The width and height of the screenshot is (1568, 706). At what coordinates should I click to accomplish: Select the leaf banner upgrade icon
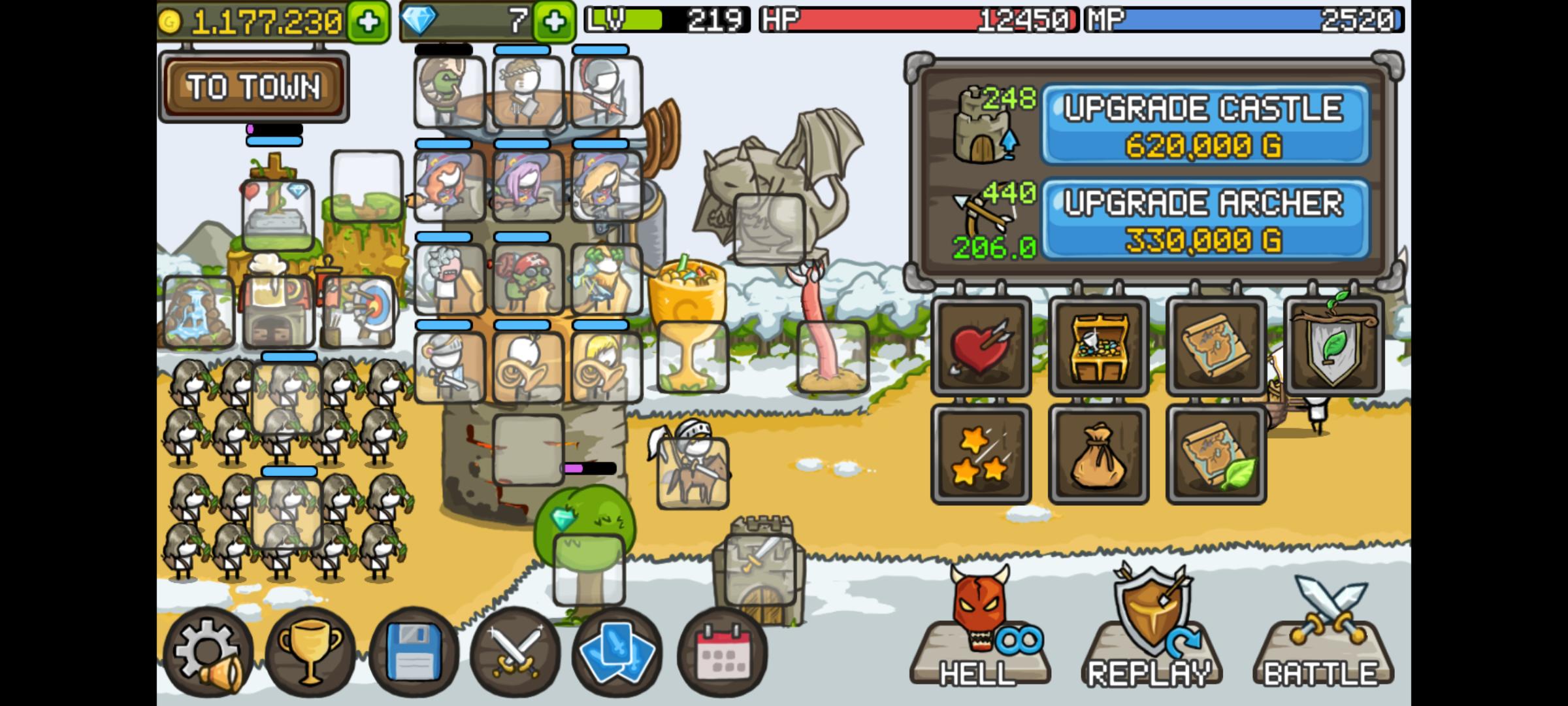pos(1334,345)
